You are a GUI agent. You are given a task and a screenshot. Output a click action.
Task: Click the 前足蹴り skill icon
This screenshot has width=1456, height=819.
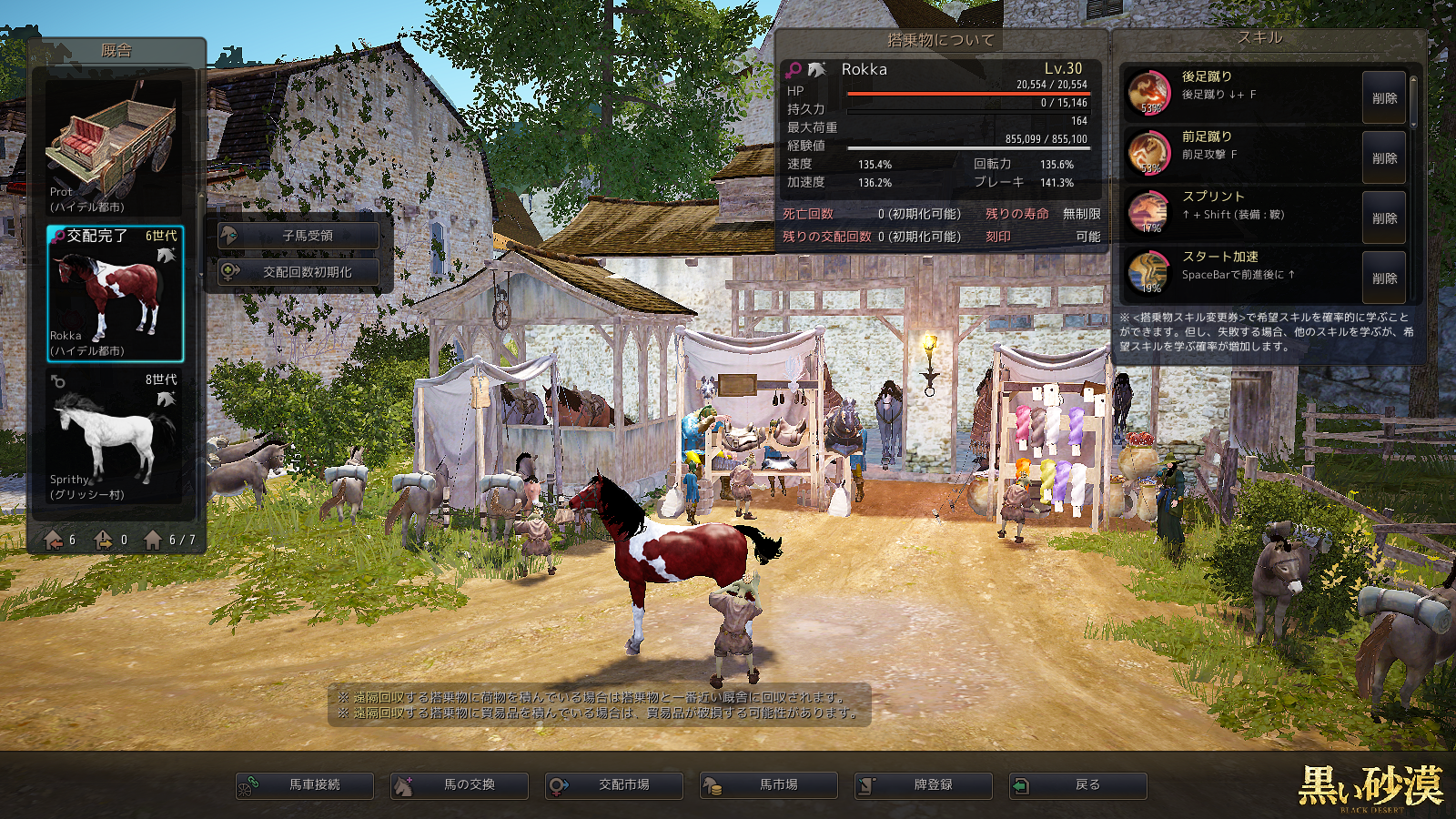click(1149, 153)
